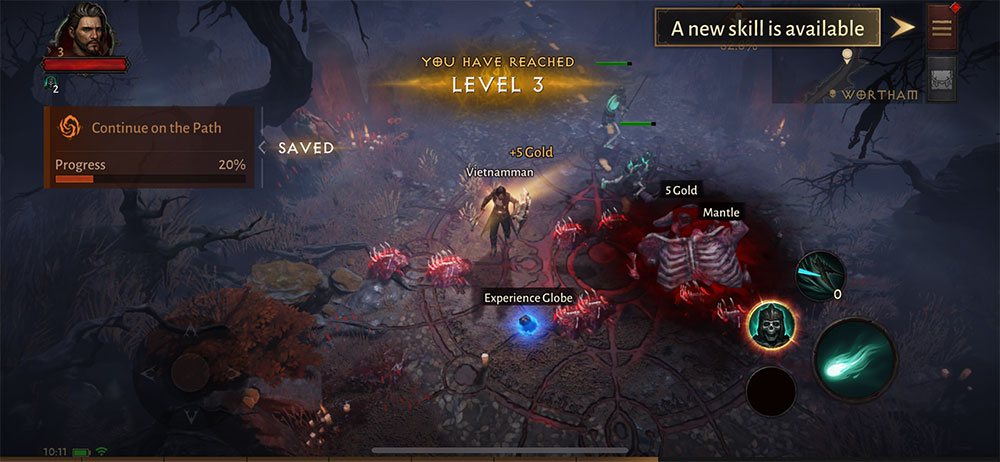Open the hamburger main menu
Viewport: 1000px width, 462px height.
click(x=941, y=28)
